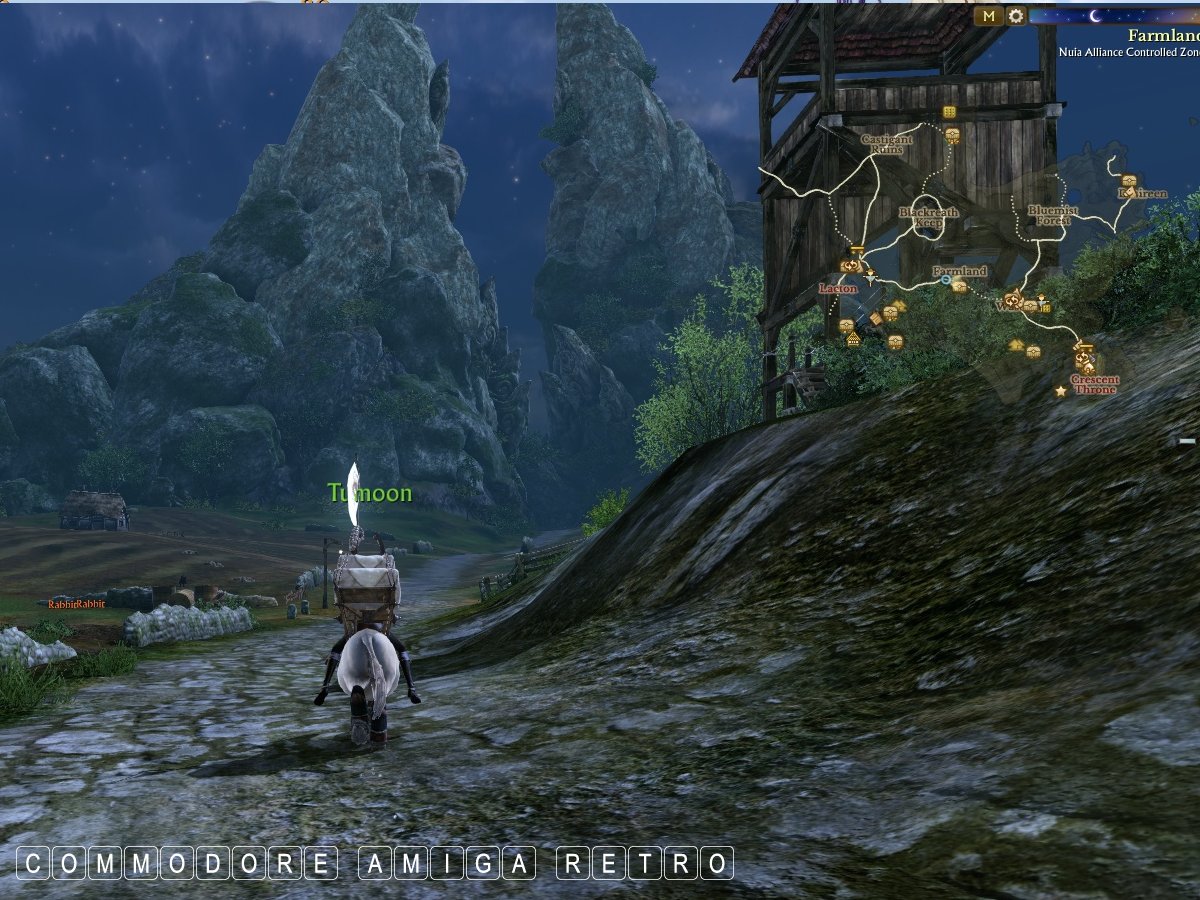The image size is (1200, 900).
Task: Click the Crescent Throne map label
Action: [x=1094, y=385]
